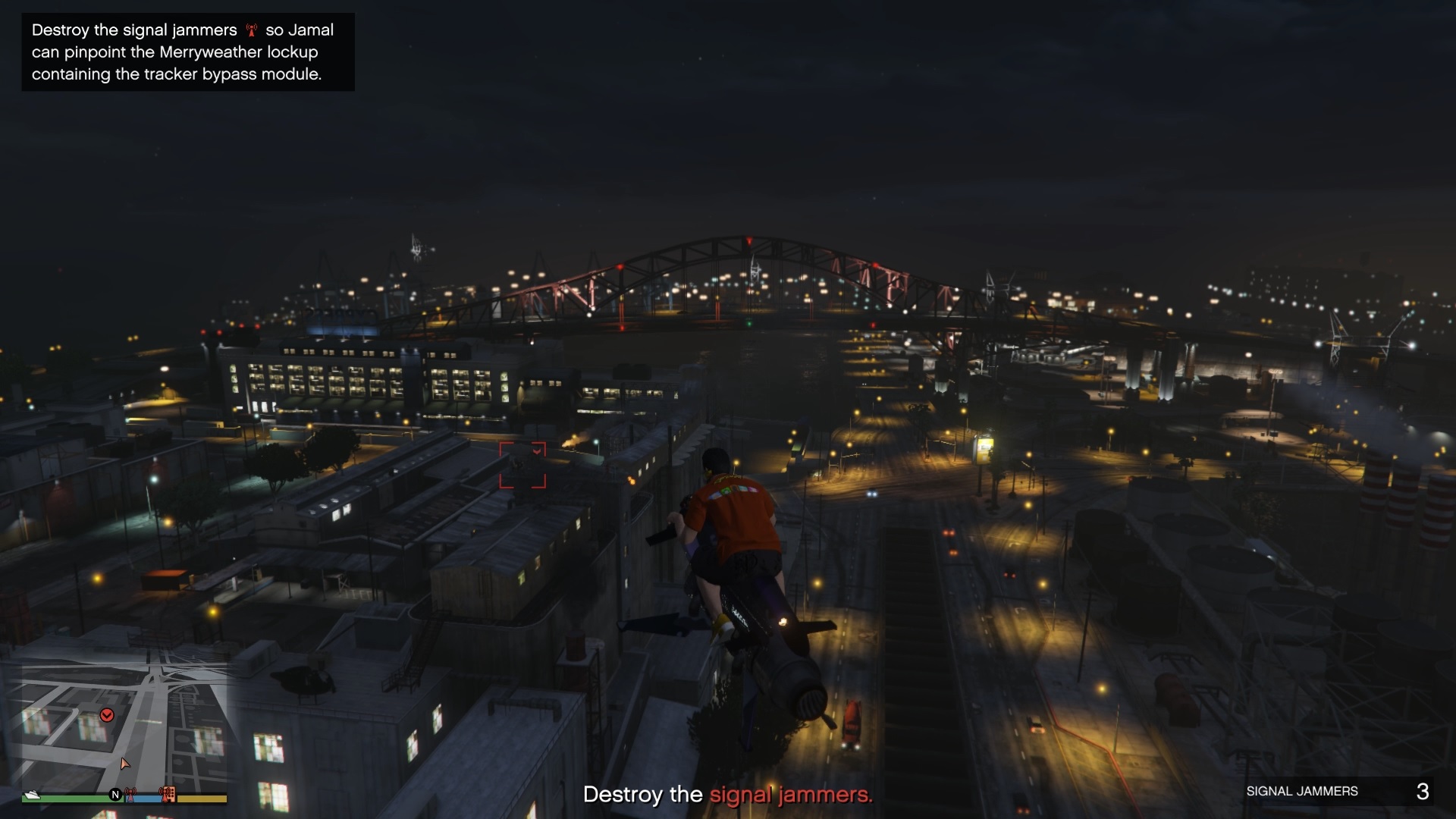The image size is (1456, 819).
Task: Click the black N north indicator on the minimap
Action: 115,795
